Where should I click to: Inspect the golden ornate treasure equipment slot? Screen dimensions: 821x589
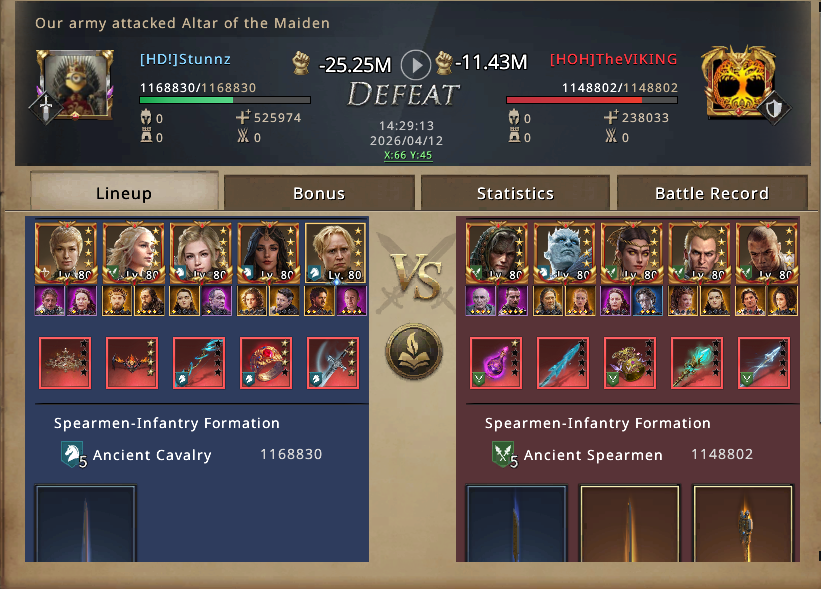tap(630, 363)
